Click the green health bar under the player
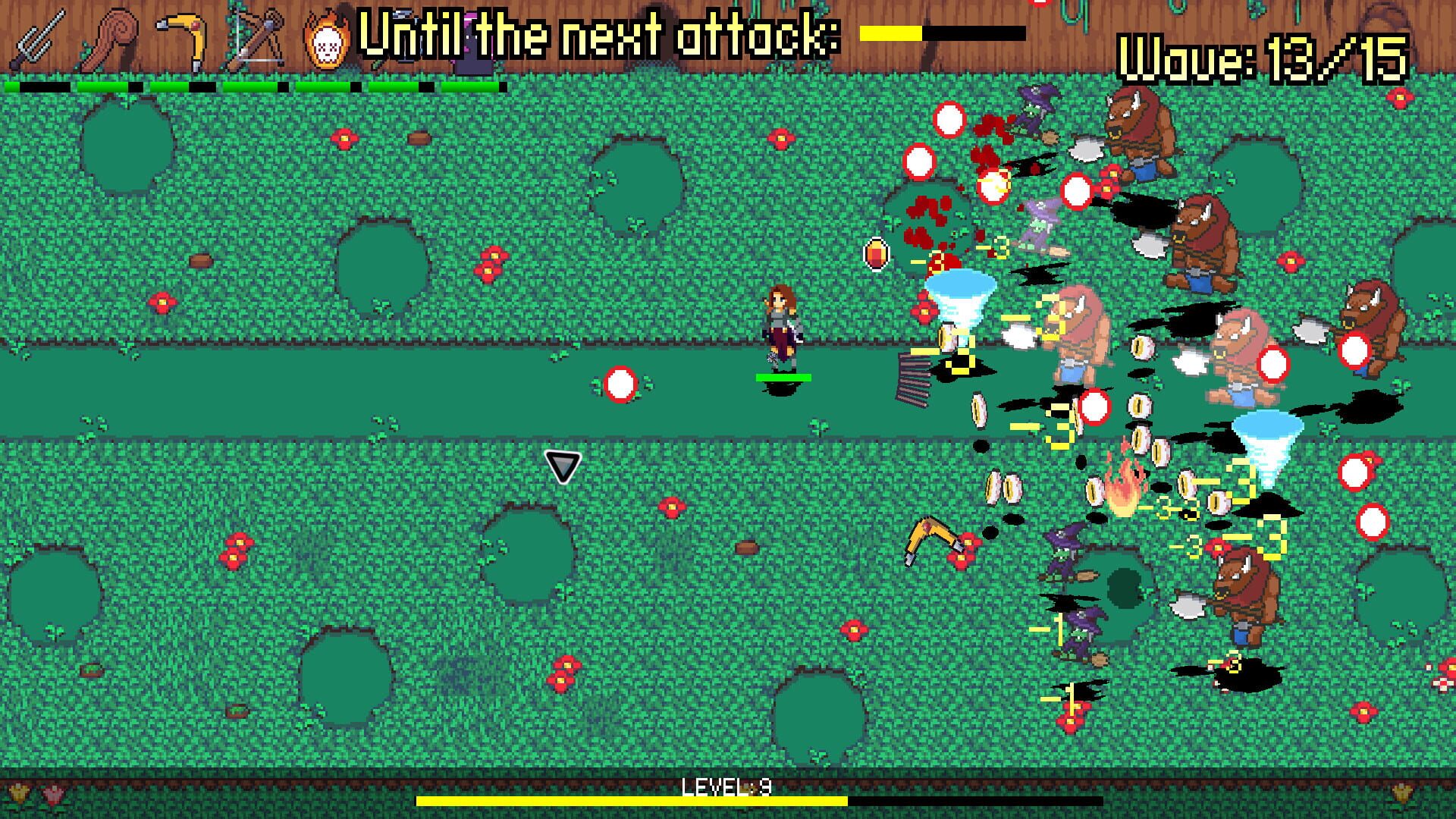 tap(783, 375)
